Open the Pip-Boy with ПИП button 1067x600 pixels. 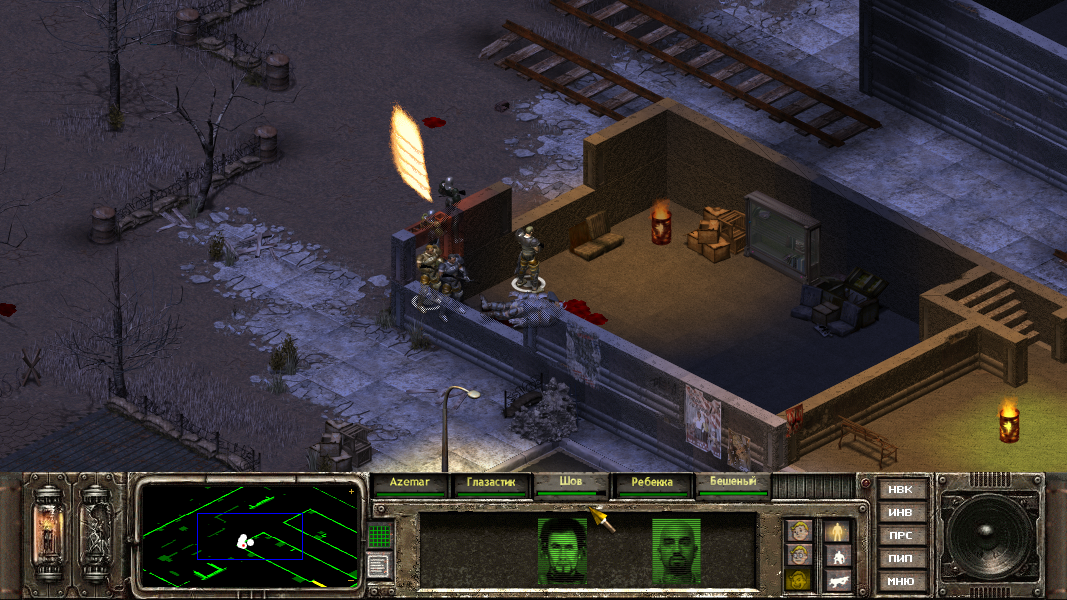900,558
